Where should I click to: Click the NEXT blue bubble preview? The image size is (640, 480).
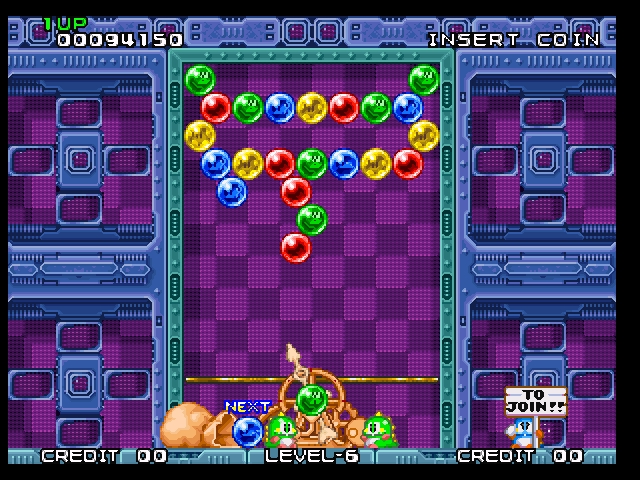point(247,432)
